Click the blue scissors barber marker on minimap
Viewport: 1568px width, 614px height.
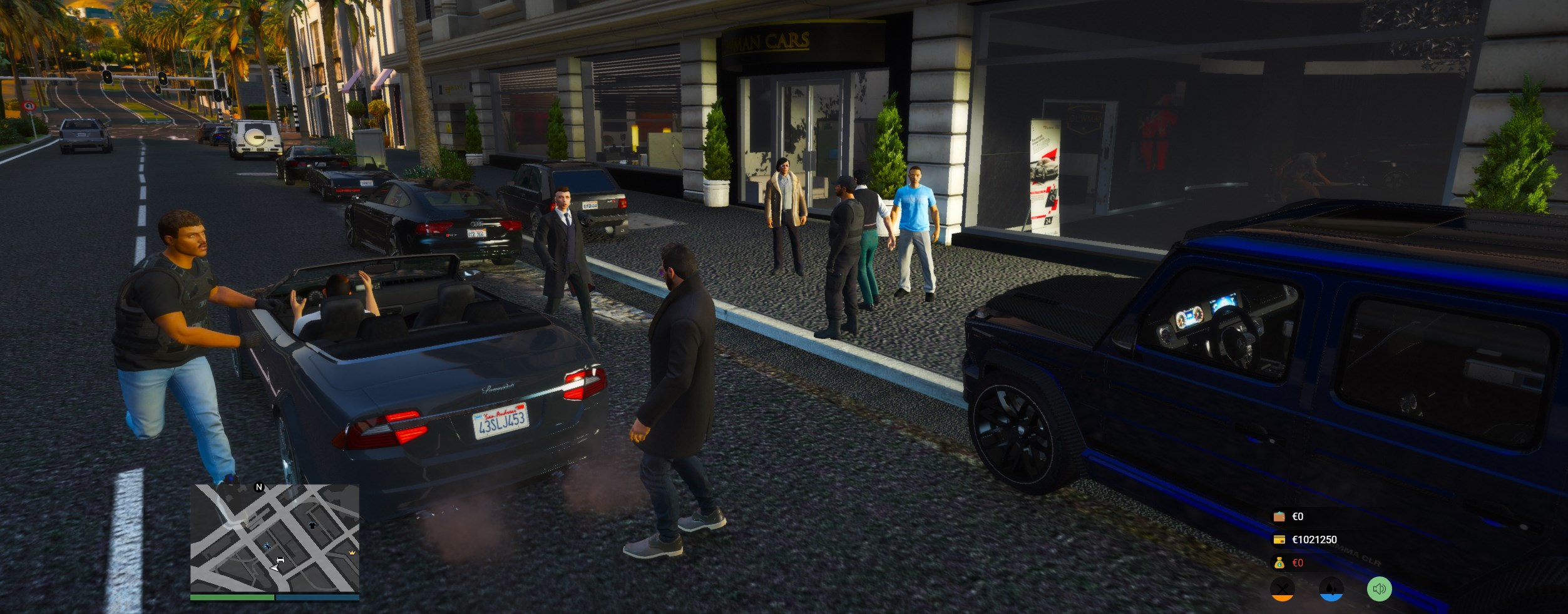coord(267,546)
